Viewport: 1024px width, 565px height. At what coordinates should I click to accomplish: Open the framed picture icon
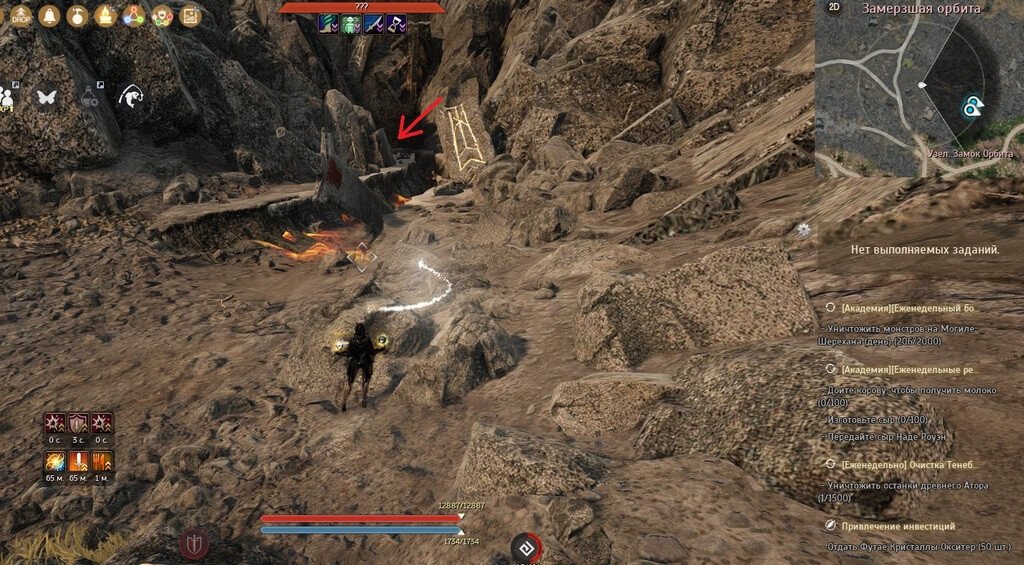pyautogui.click(x=187, y=15)
